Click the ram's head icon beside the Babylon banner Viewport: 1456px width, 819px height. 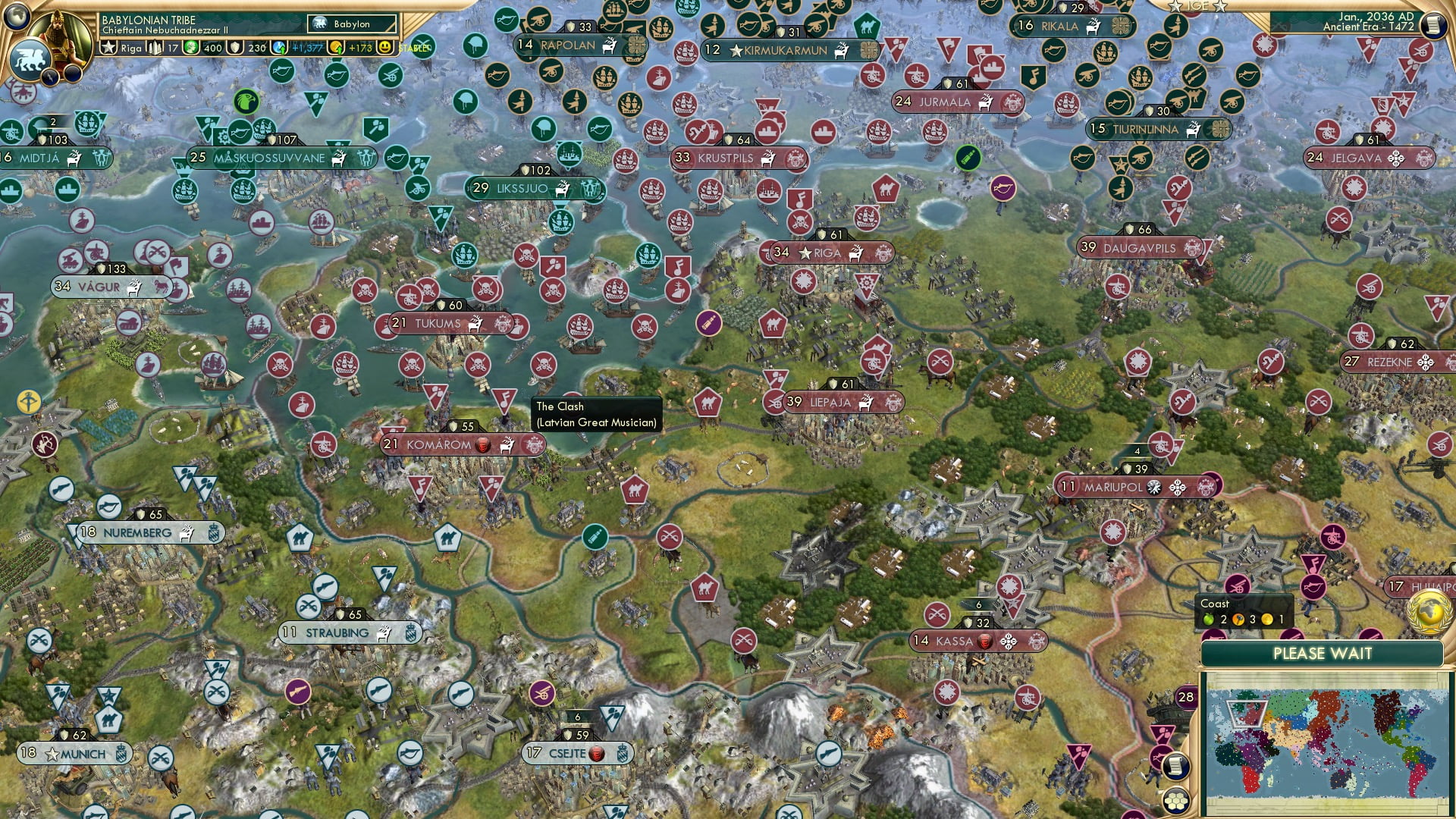[320, 24]
